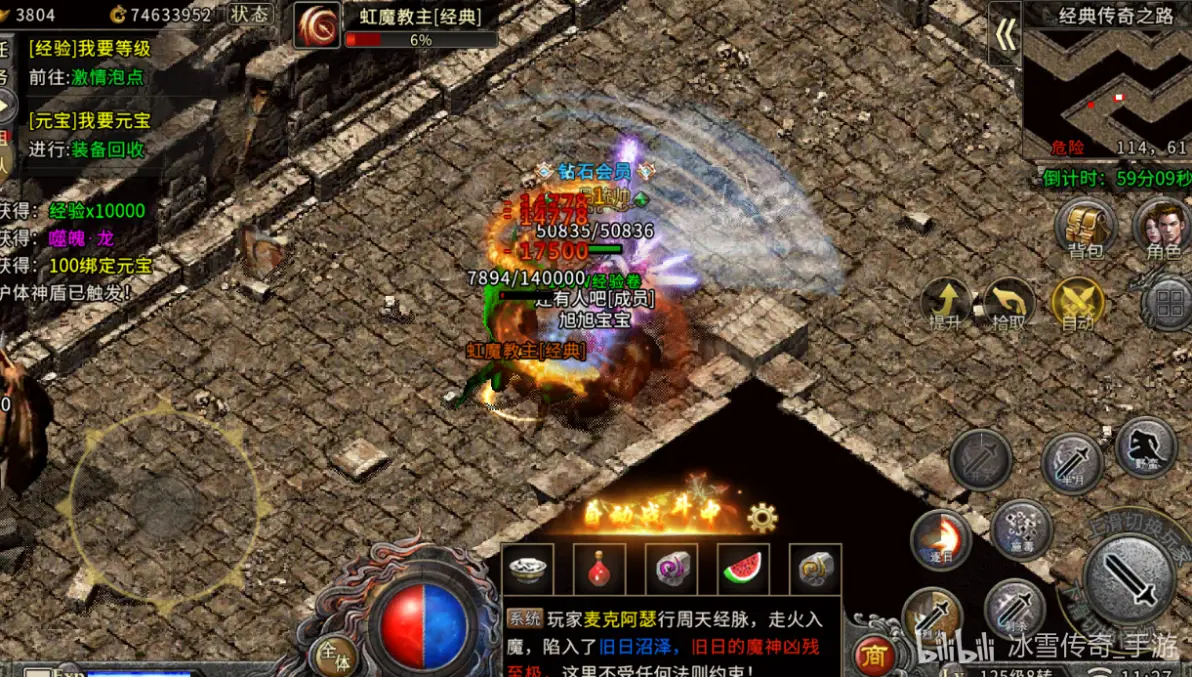This screenshot has height=677, width=1192.
Task: Collapse the top-right panel with the double arrow
Action: 1005,36
